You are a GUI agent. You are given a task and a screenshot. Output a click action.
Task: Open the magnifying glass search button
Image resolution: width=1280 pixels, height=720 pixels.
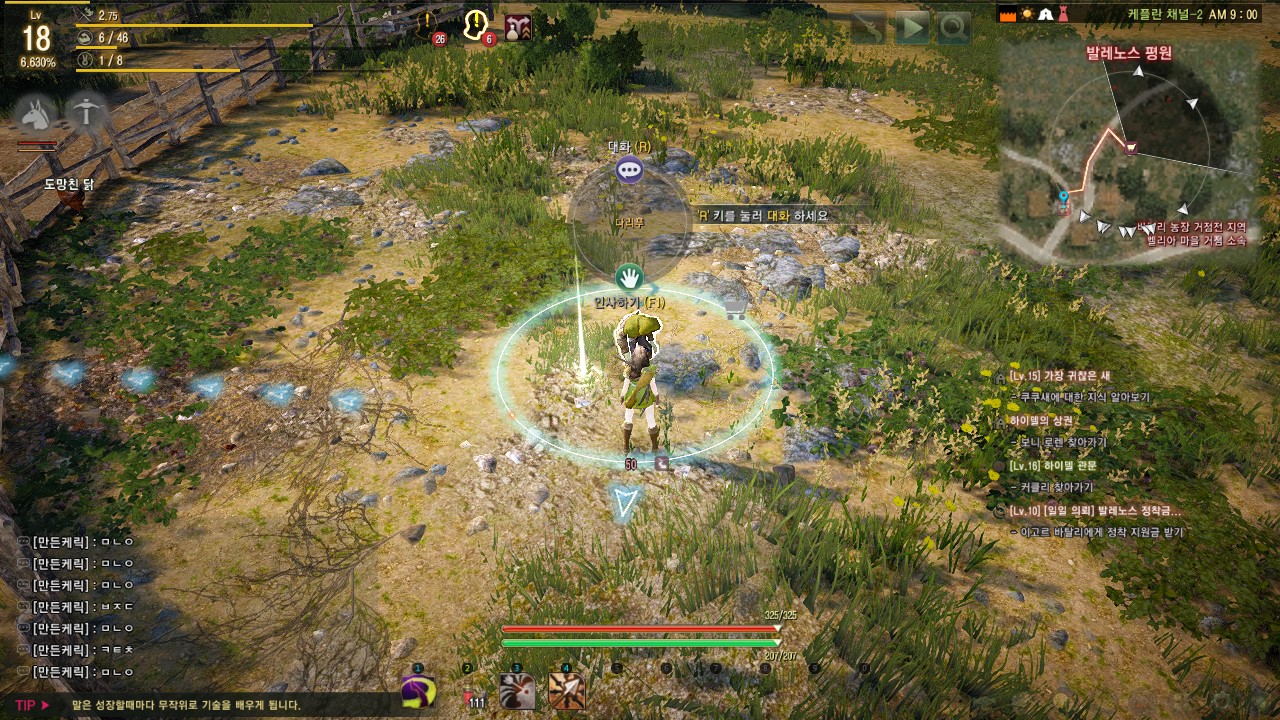pos(954,28)
